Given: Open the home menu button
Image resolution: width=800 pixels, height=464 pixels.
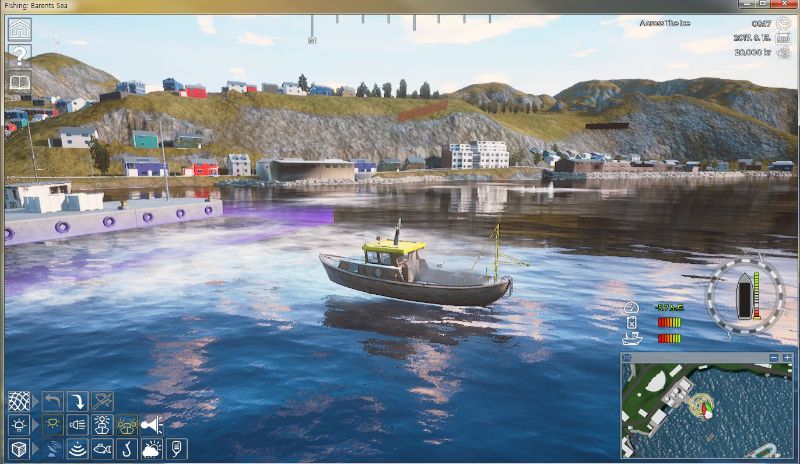Looking at the screenshot, I should (19, 29).
